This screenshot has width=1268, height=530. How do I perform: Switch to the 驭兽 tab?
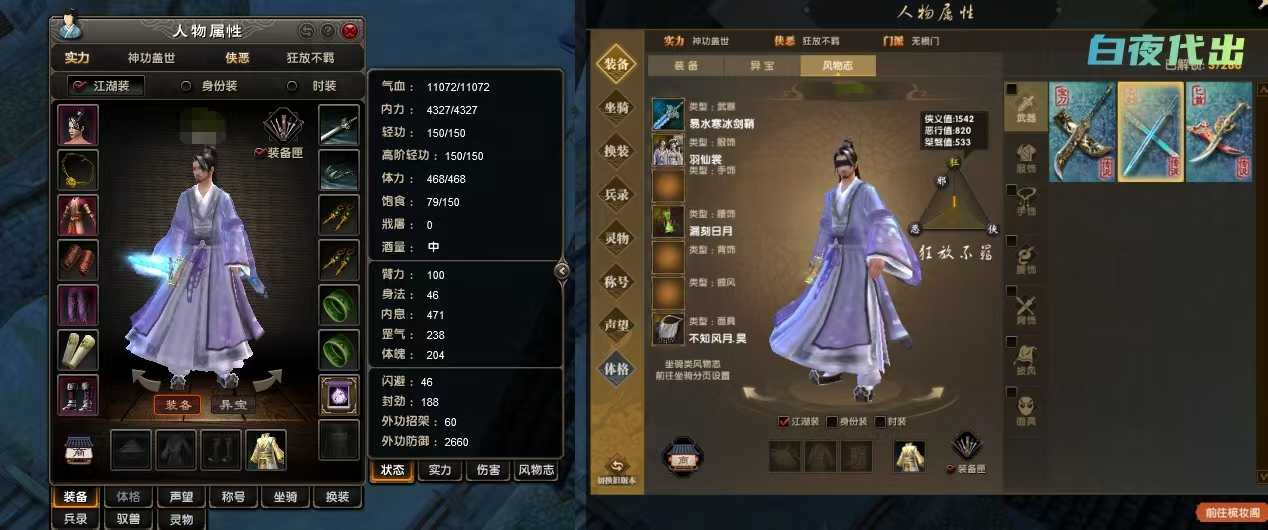[128, 519]
